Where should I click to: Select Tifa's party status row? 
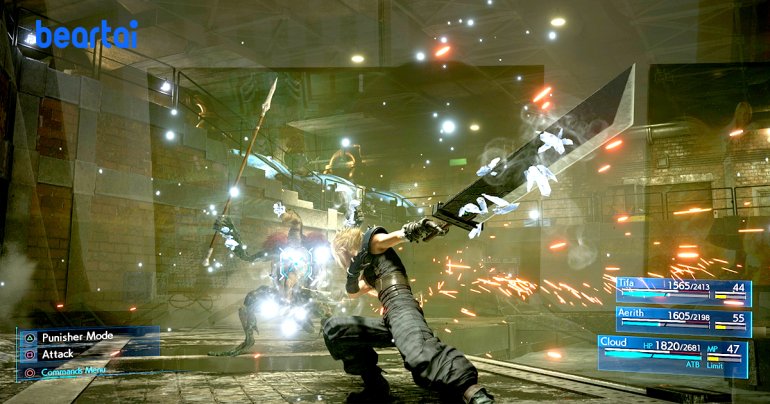[x=681, y=290]
